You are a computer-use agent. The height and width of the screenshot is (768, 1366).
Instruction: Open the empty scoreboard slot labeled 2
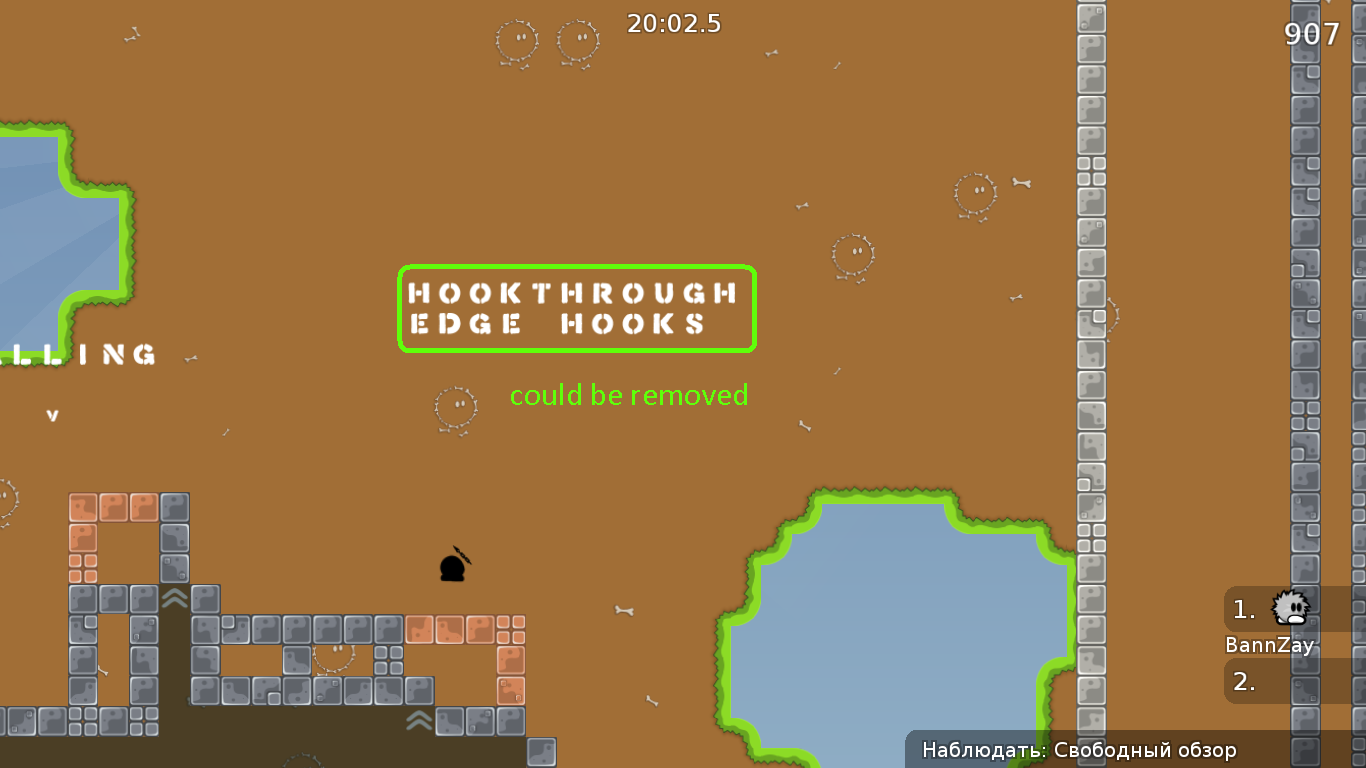(x=1243, y=681)
